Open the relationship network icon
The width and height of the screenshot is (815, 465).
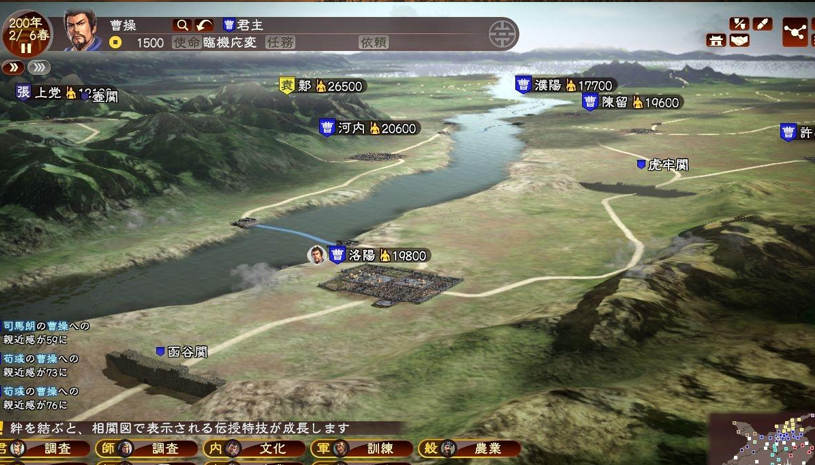coord(796,32)
